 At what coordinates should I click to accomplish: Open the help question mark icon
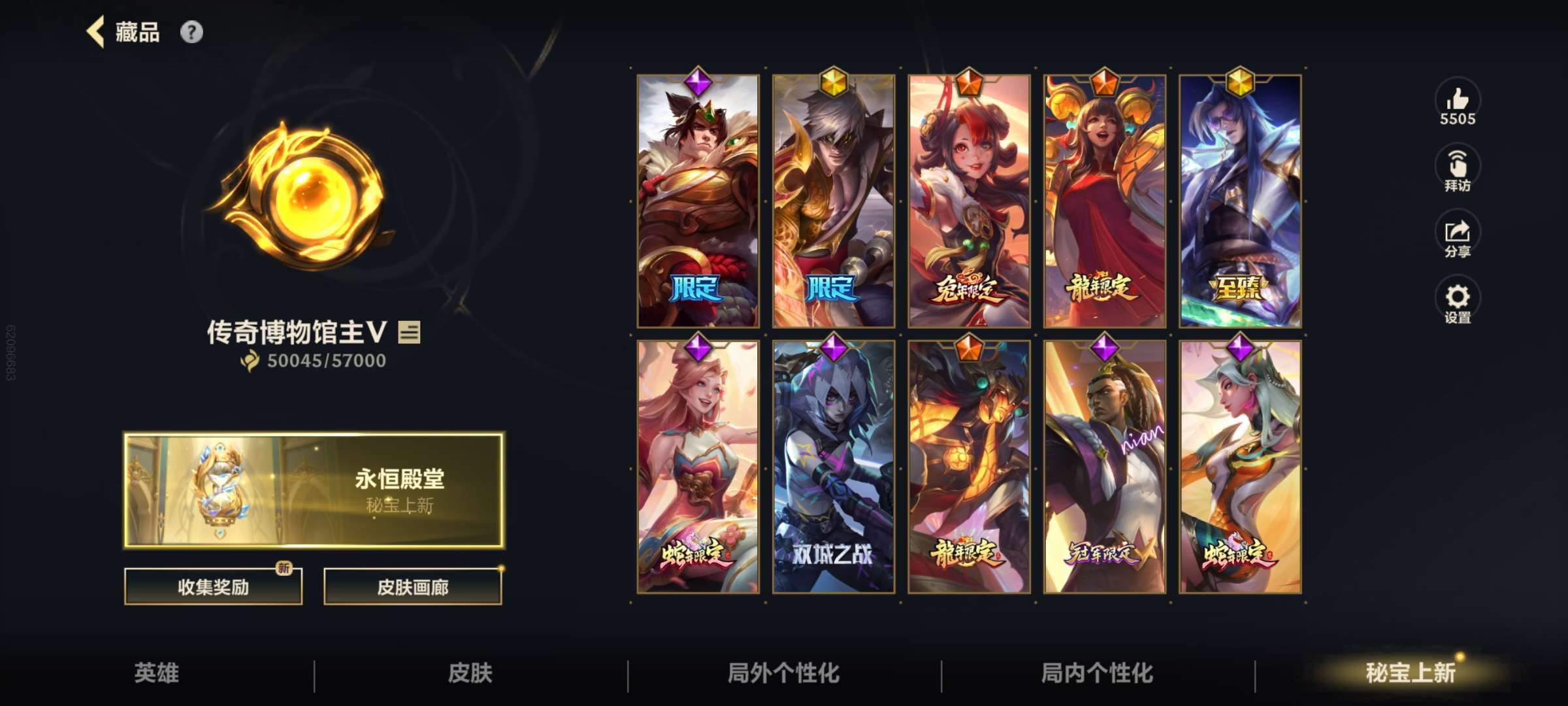click(x=190, y=31)
